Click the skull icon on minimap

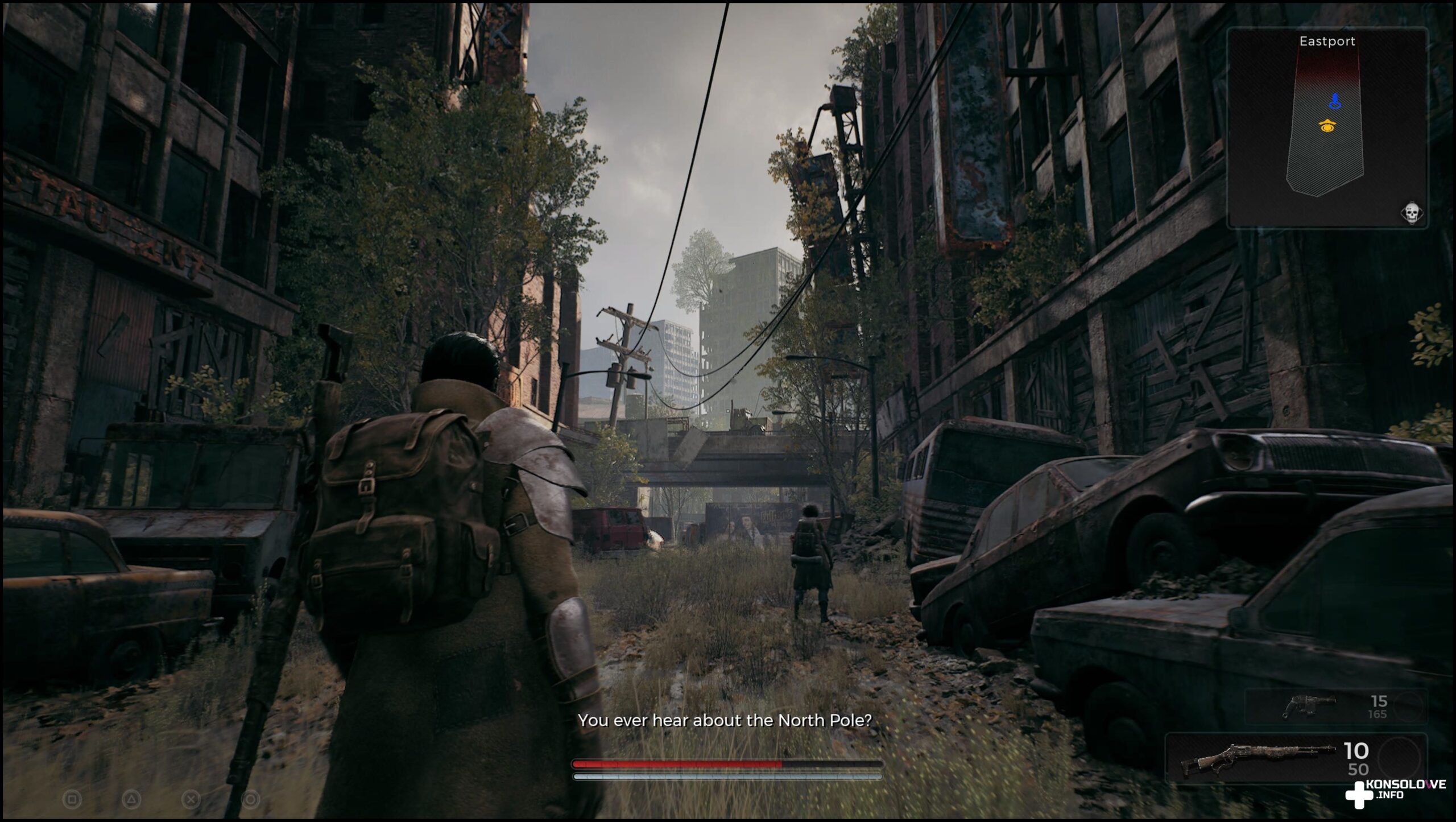tap(1410, 214)
